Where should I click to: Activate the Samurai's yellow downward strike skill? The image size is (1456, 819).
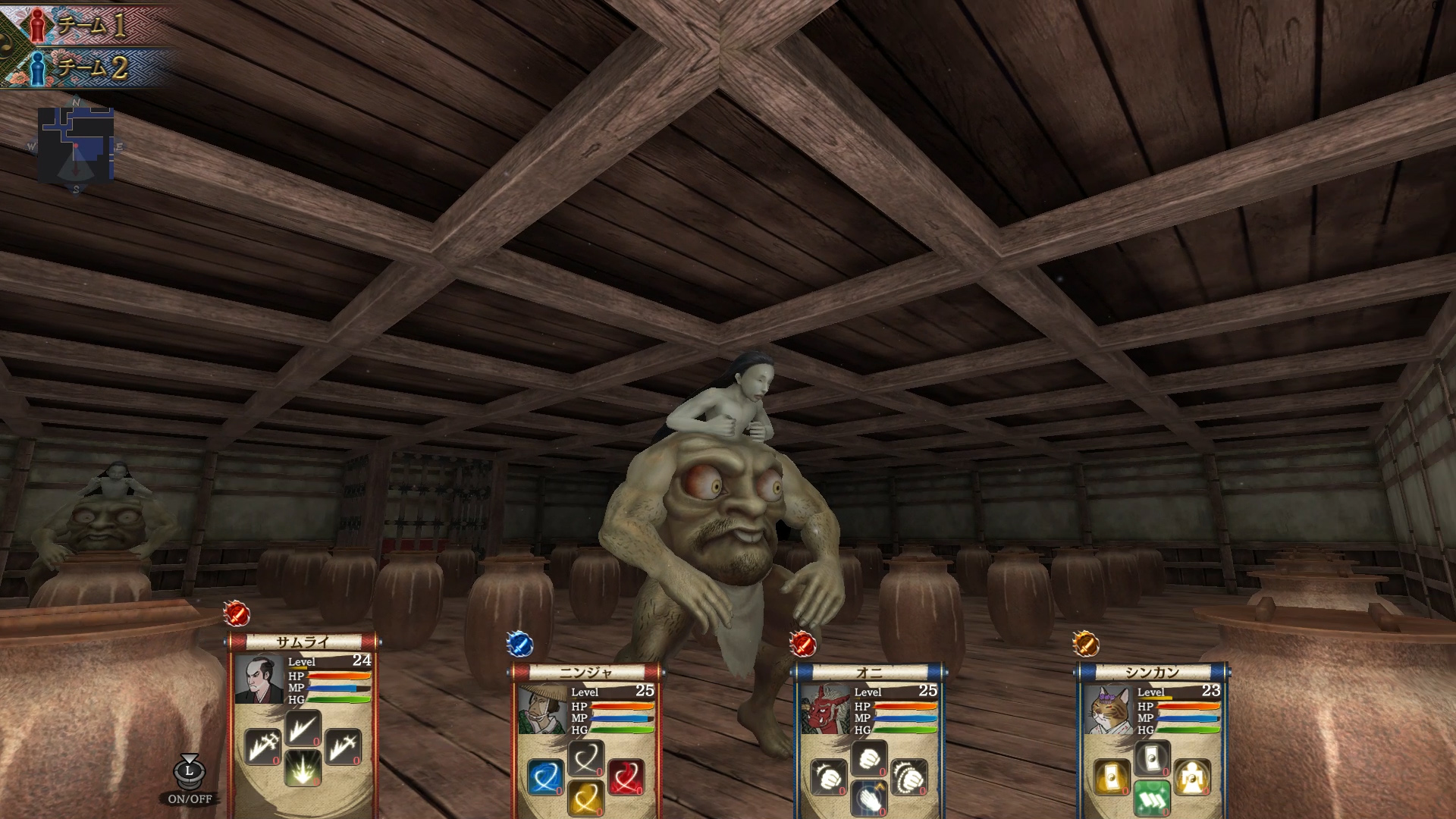(x=303, y=769)
